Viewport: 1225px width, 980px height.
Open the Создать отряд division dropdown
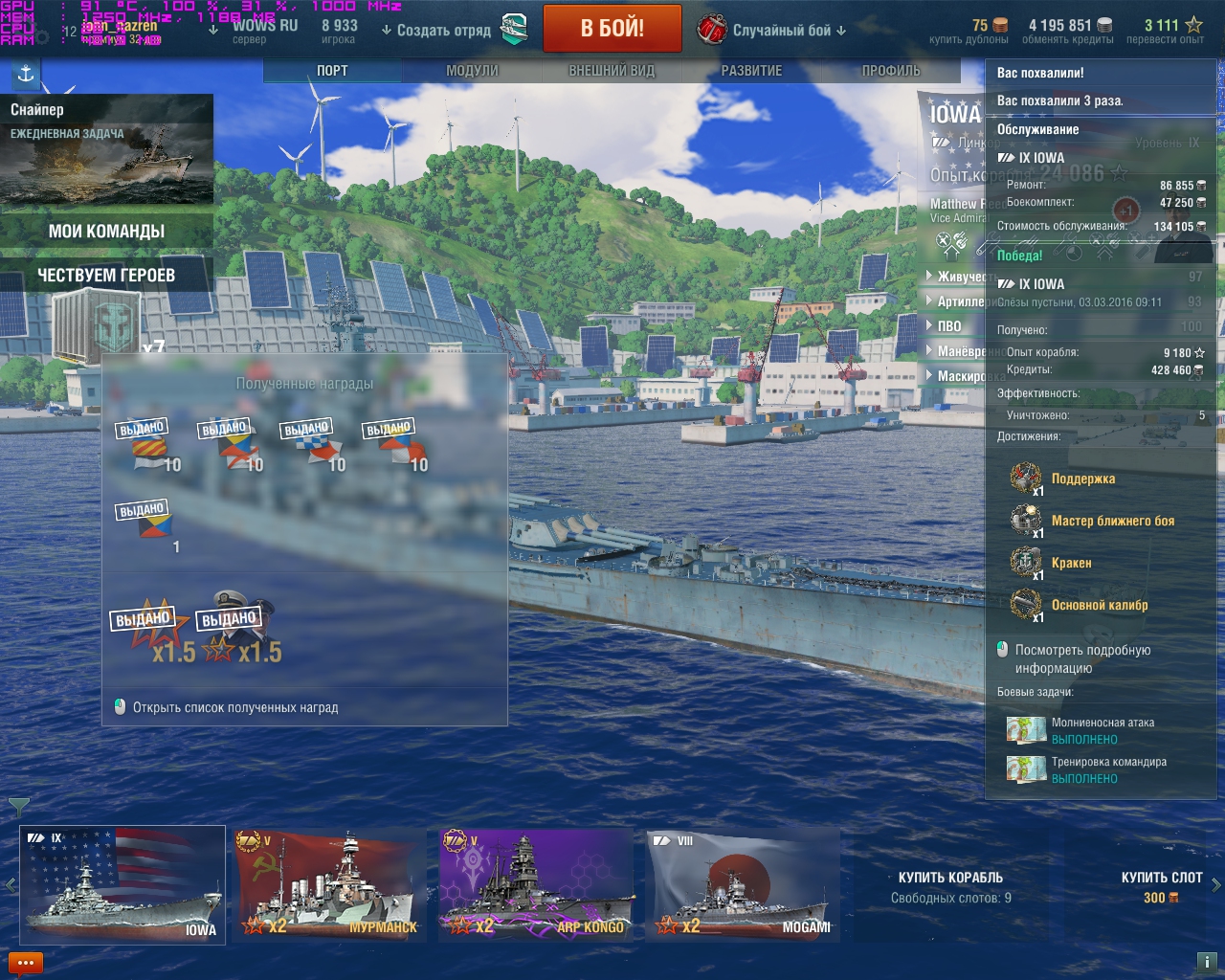pos(436,31)
